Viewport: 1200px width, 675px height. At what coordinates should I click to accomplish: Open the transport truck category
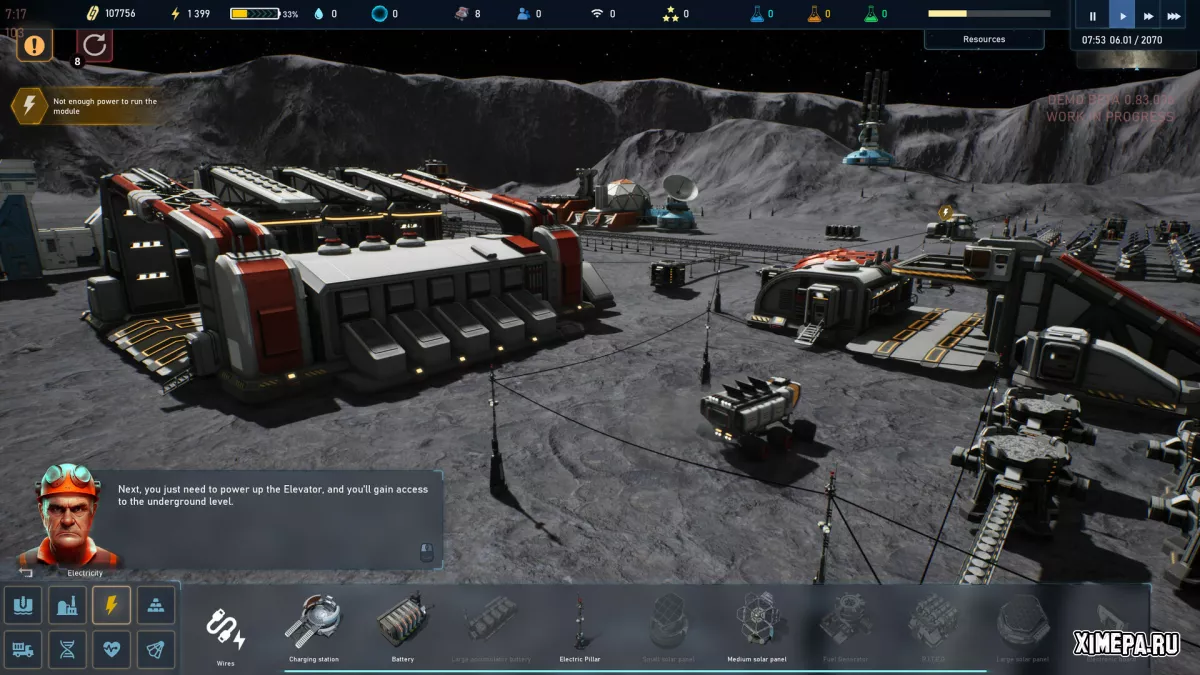pyautogui.click(x=23, y=649)
